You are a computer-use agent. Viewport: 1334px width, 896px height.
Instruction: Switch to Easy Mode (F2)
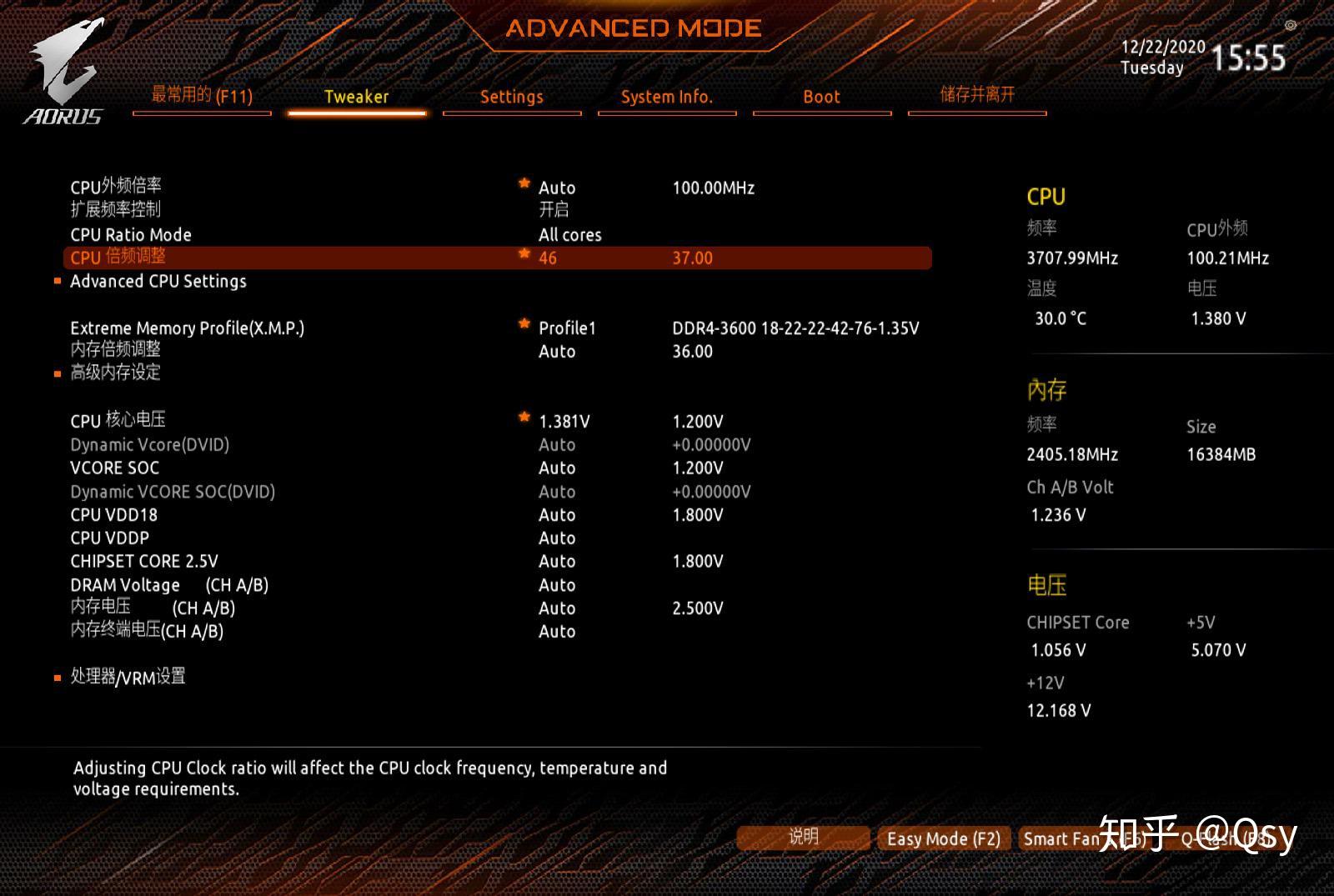944,838
